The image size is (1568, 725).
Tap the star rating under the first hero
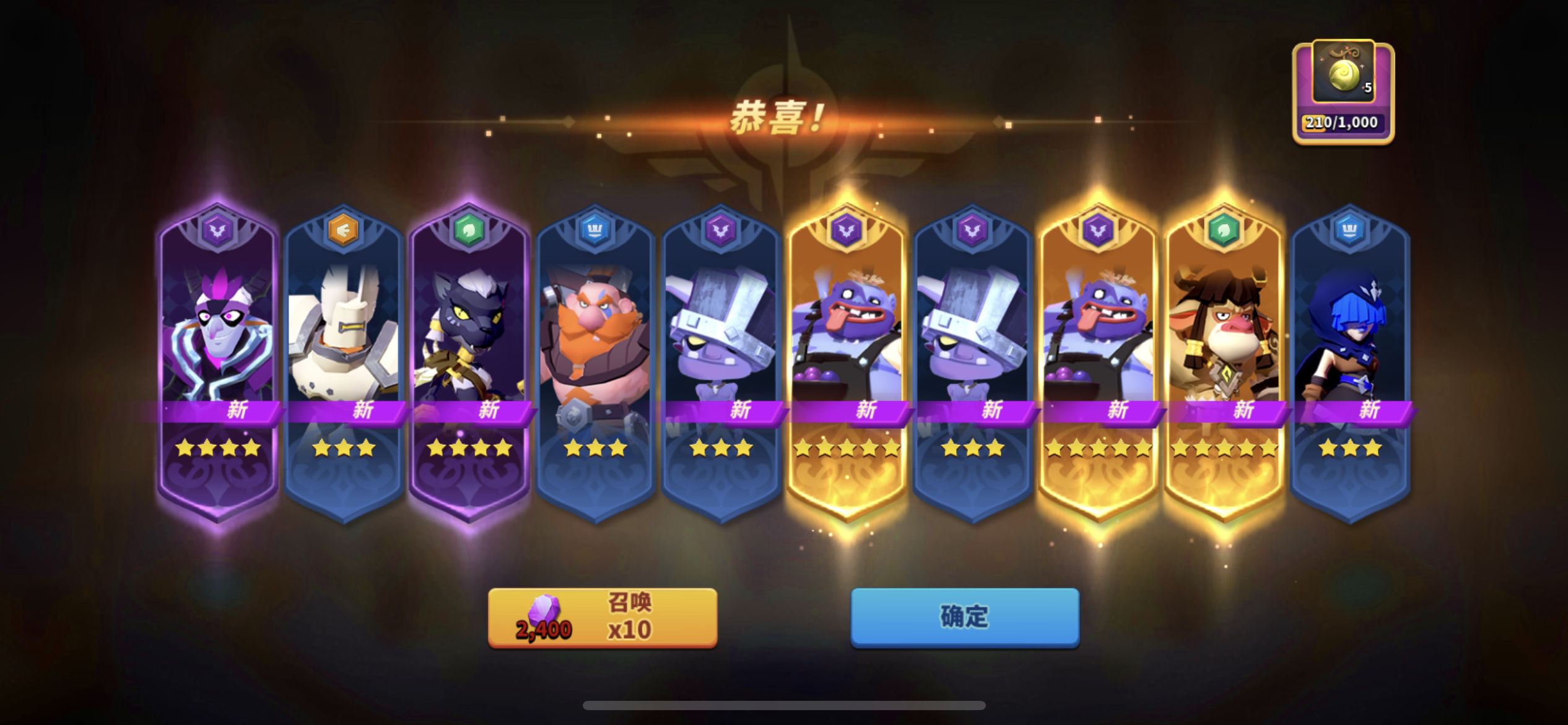(x=218, y=447)
